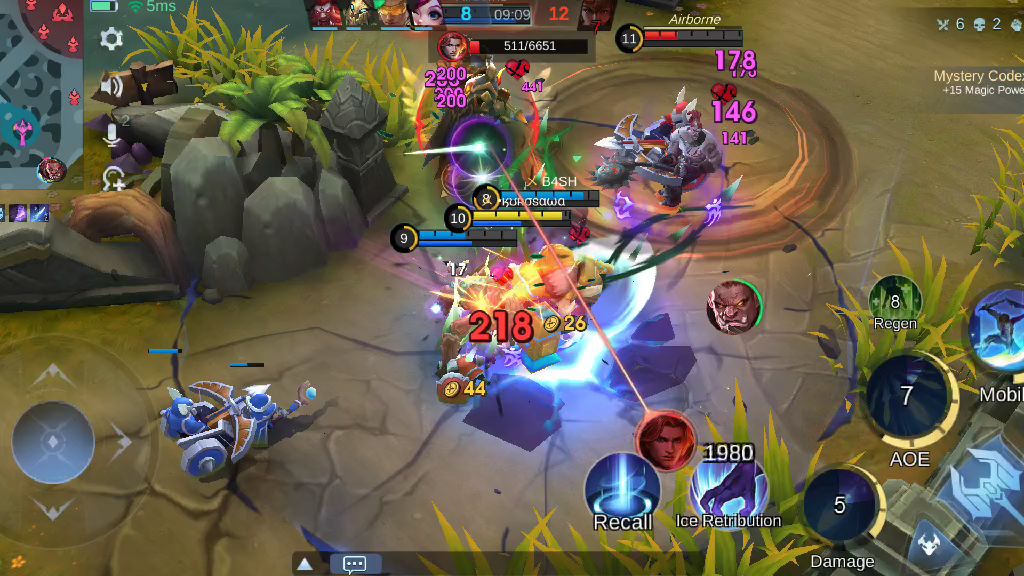Target the grey-faced enemy hero portrait
1024x576 pixels.
734,307
